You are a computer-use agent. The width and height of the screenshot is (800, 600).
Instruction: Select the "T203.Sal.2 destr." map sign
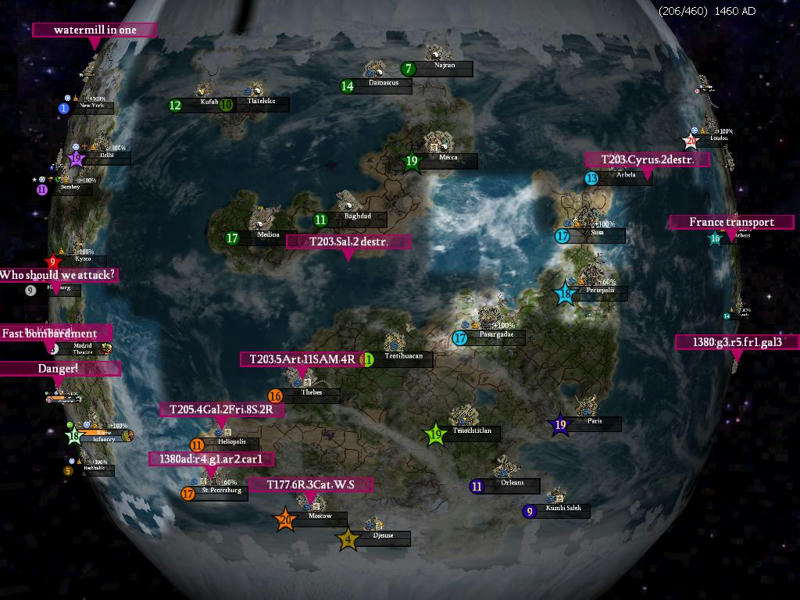click(x=348, y=242)
